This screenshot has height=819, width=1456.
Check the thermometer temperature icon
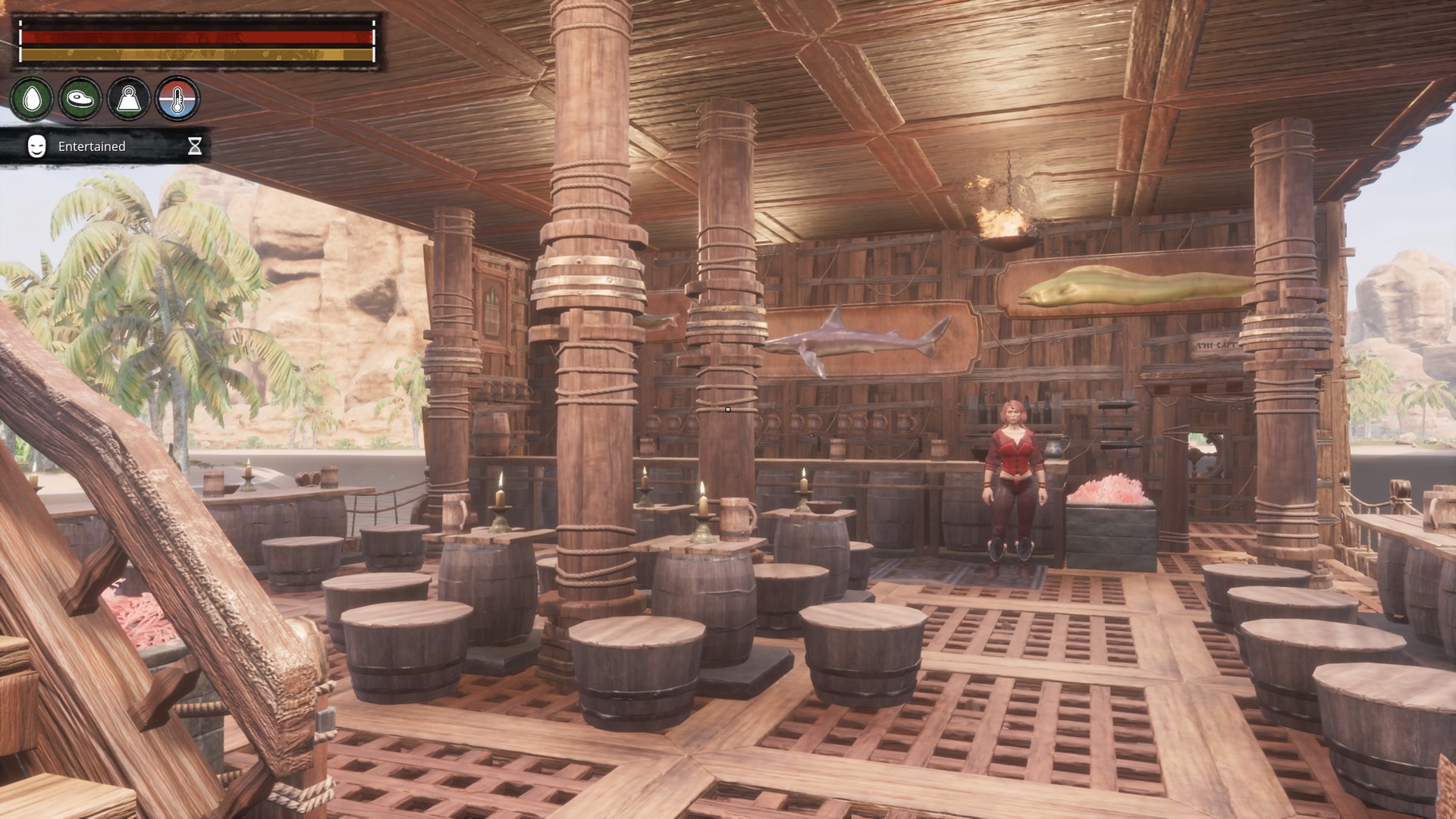tap(177, 99)
